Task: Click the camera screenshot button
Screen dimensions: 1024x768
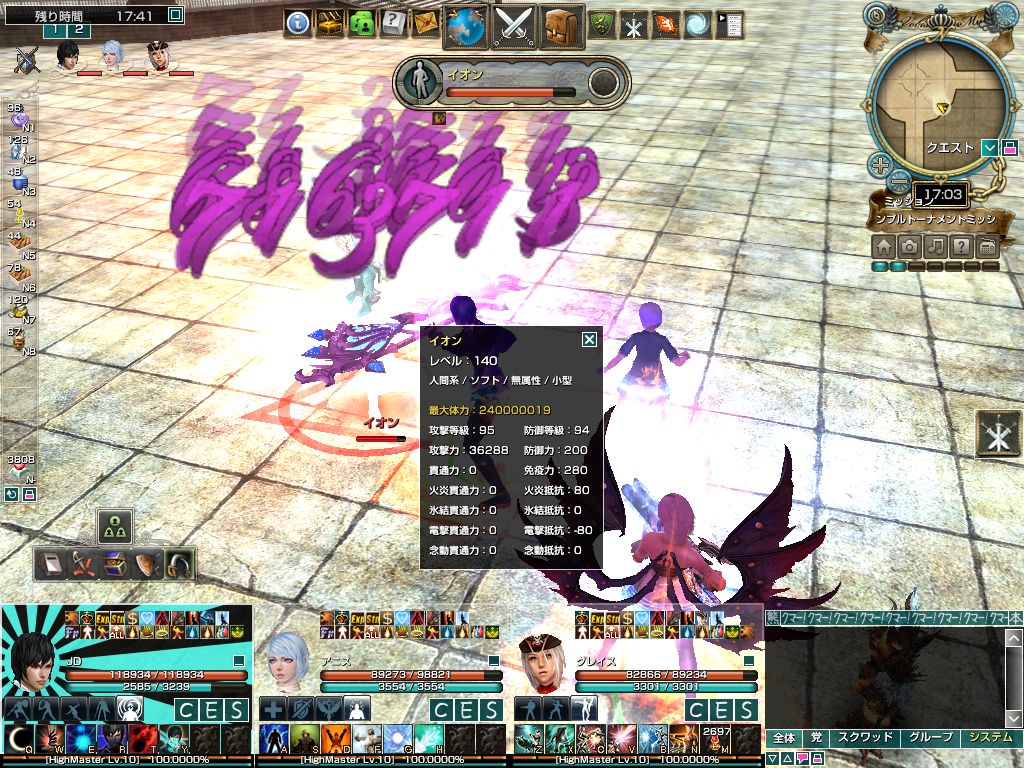Action: tap(910, 246)
